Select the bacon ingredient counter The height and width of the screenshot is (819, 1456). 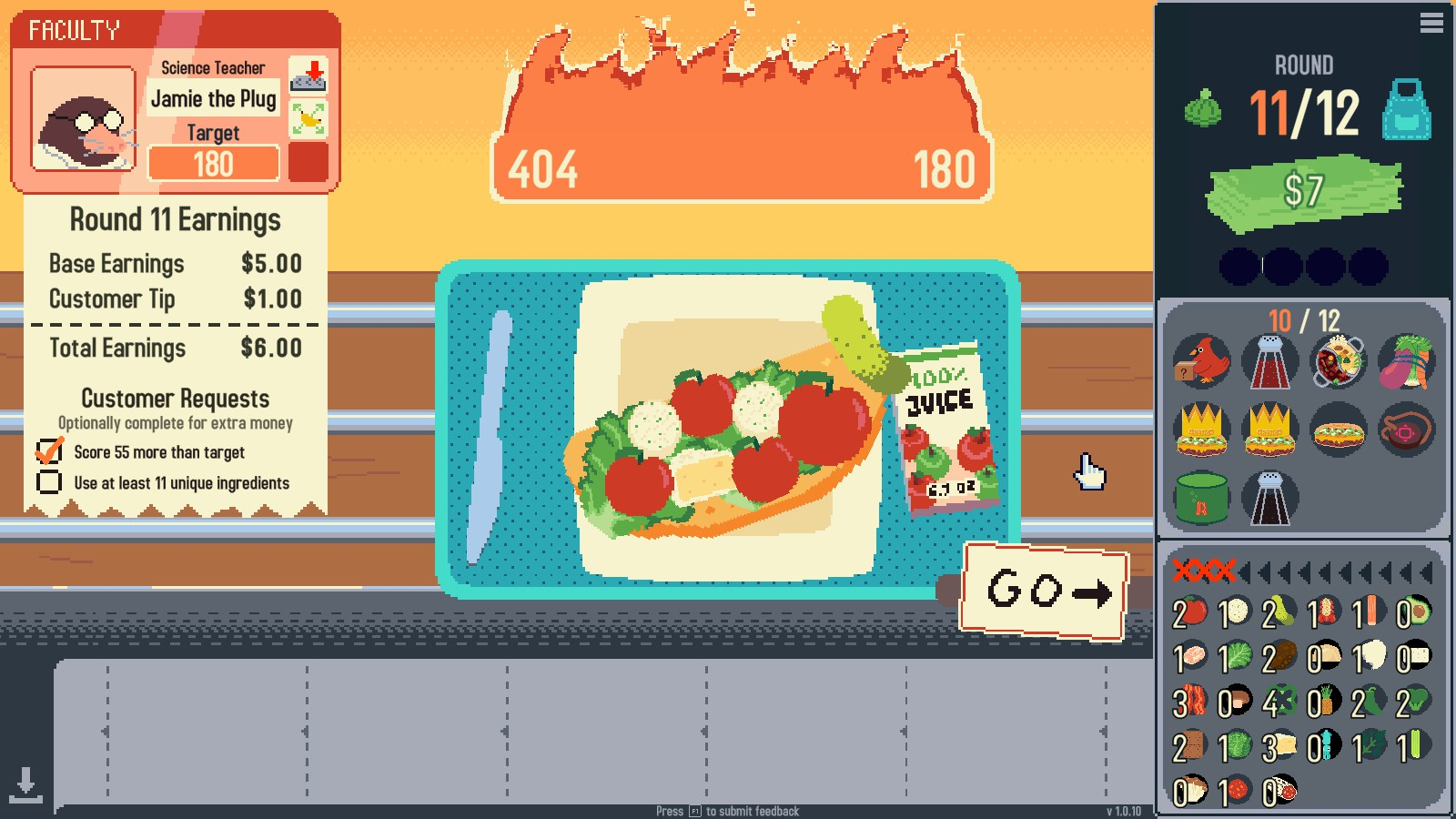1189,703
